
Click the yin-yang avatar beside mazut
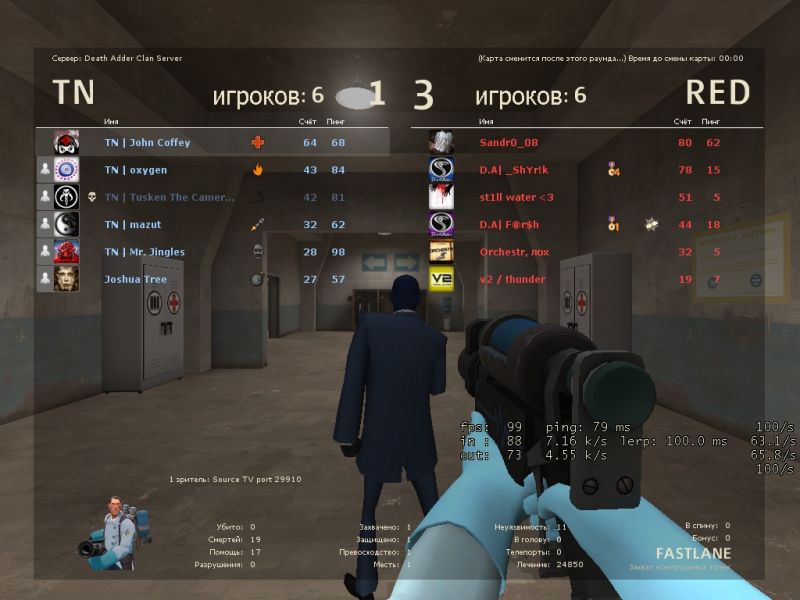point(66,224)
